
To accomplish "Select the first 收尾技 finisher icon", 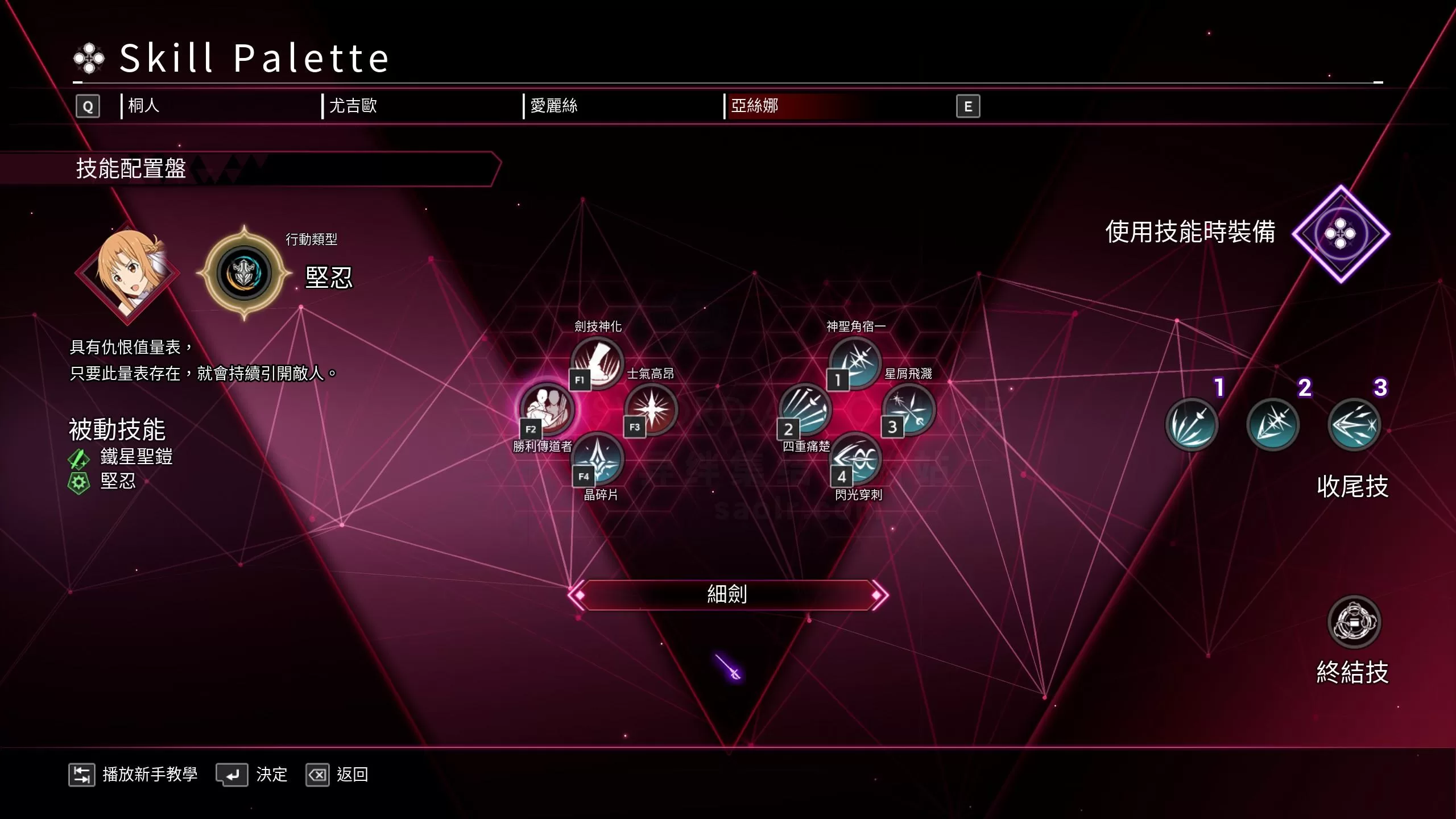I will pos(1192,425).
